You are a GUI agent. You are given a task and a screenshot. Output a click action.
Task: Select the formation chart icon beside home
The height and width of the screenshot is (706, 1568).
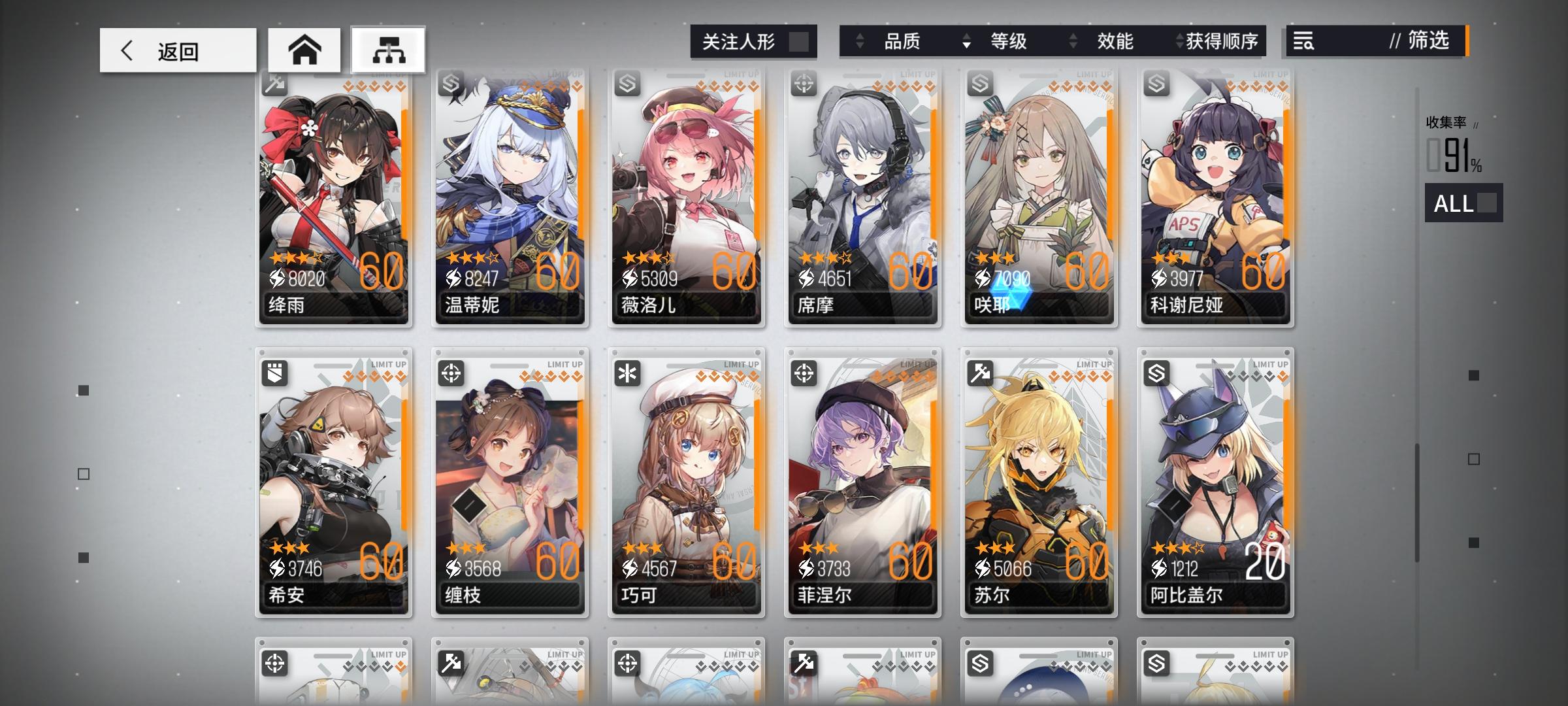tap(387, 50)
